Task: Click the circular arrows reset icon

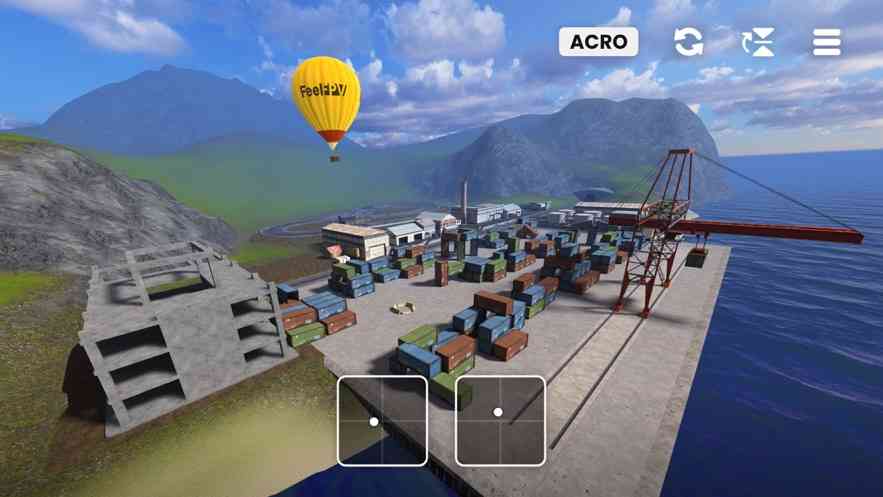Action: pos(688,42)
